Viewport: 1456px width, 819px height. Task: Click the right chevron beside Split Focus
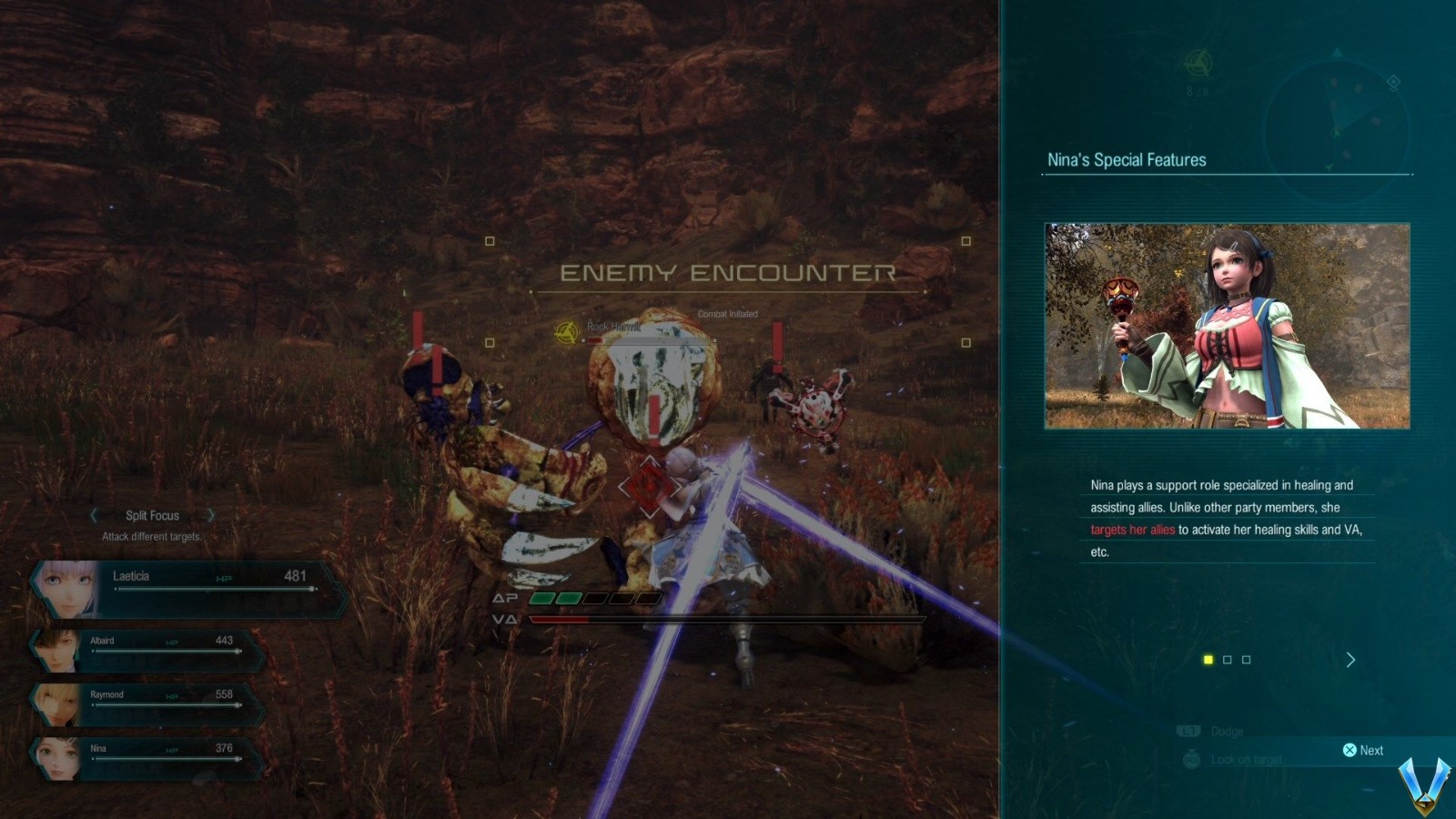(x=211, y=515)
